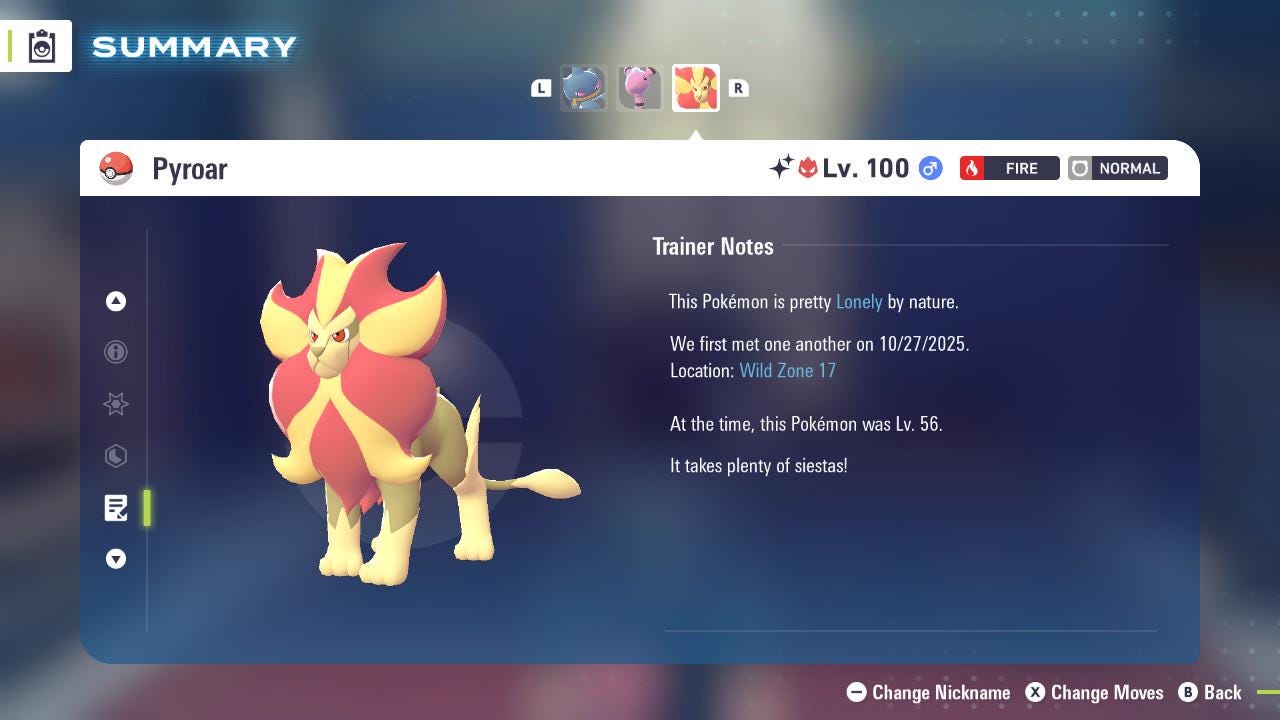Click the NORMAL type badge
This screenshot has height=720, width=1280.
coord(1117,168)
